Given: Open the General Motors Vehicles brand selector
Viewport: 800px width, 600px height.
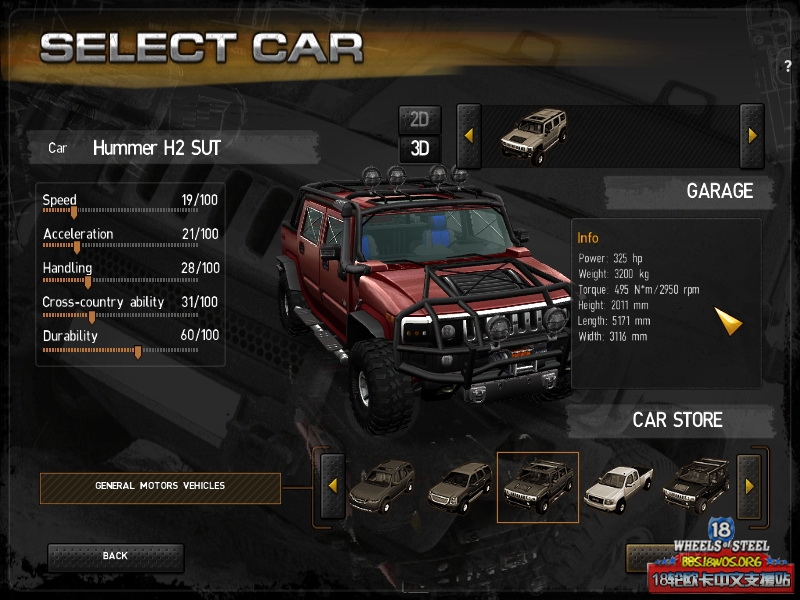Looking at the screenshot, I should point(160,487).
